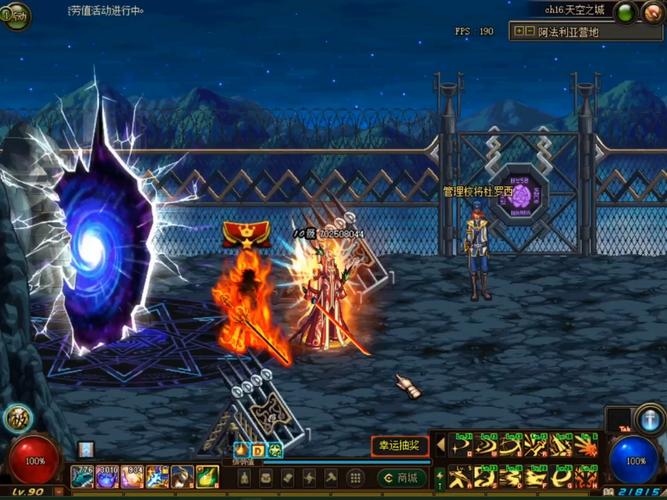Collapse the map with the minus button
The image size is (667, 500).
click(x=528, y=32)
